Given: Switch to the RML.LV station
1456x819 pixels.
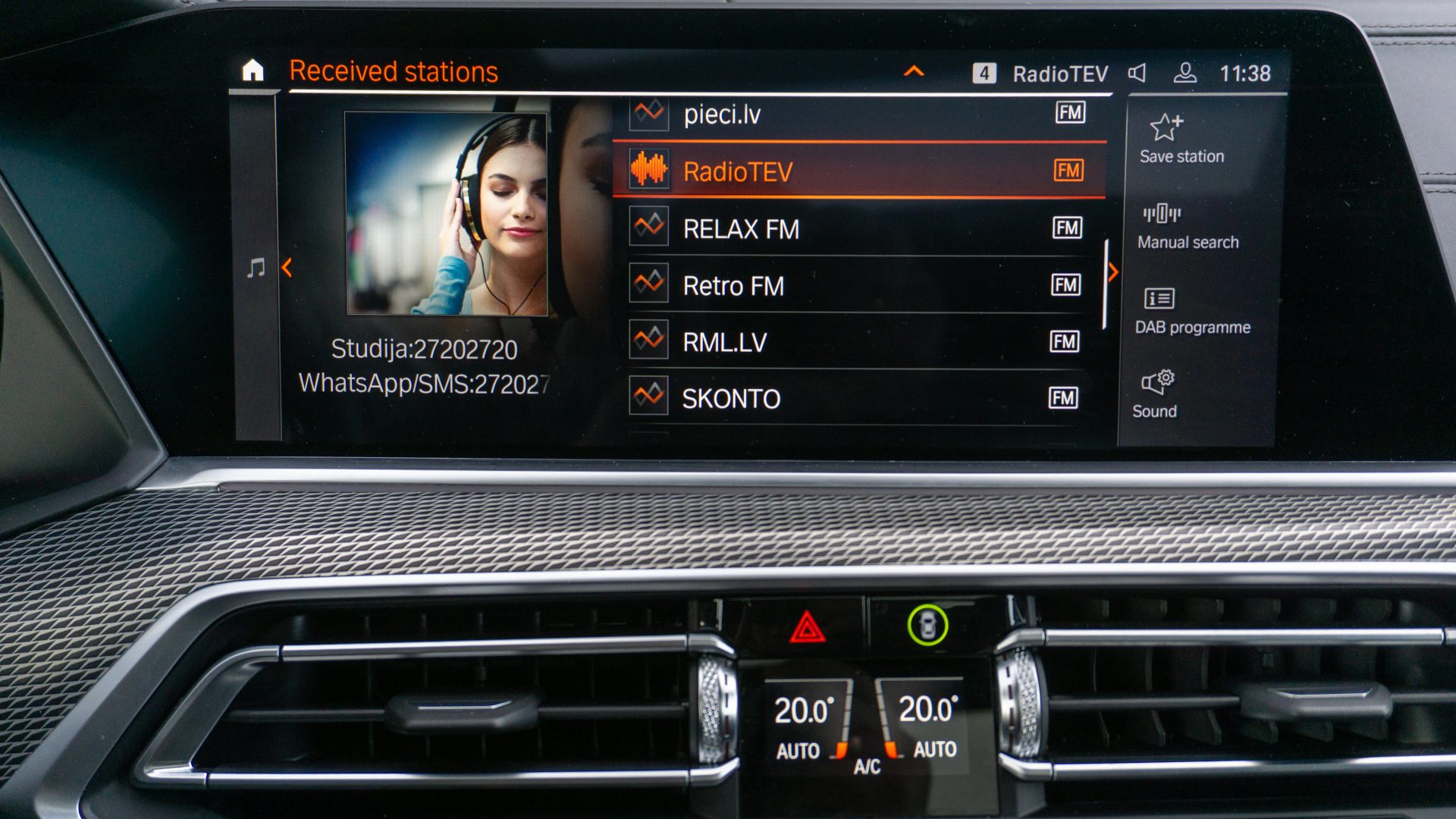Looking at the screenshot, I should point(858,342).
